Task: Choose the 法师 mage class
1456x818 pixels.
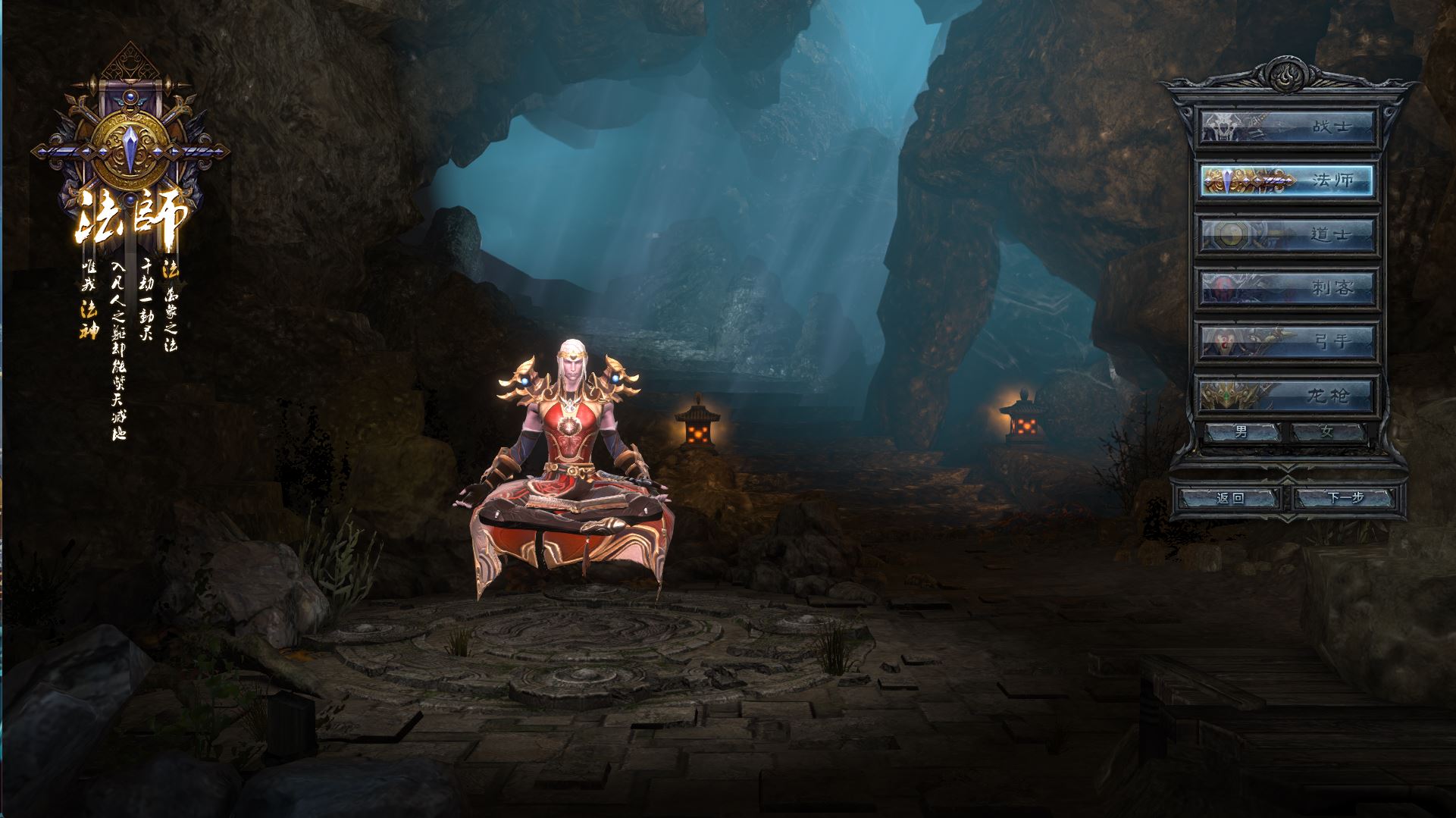Action: [x=1286, y=181]
